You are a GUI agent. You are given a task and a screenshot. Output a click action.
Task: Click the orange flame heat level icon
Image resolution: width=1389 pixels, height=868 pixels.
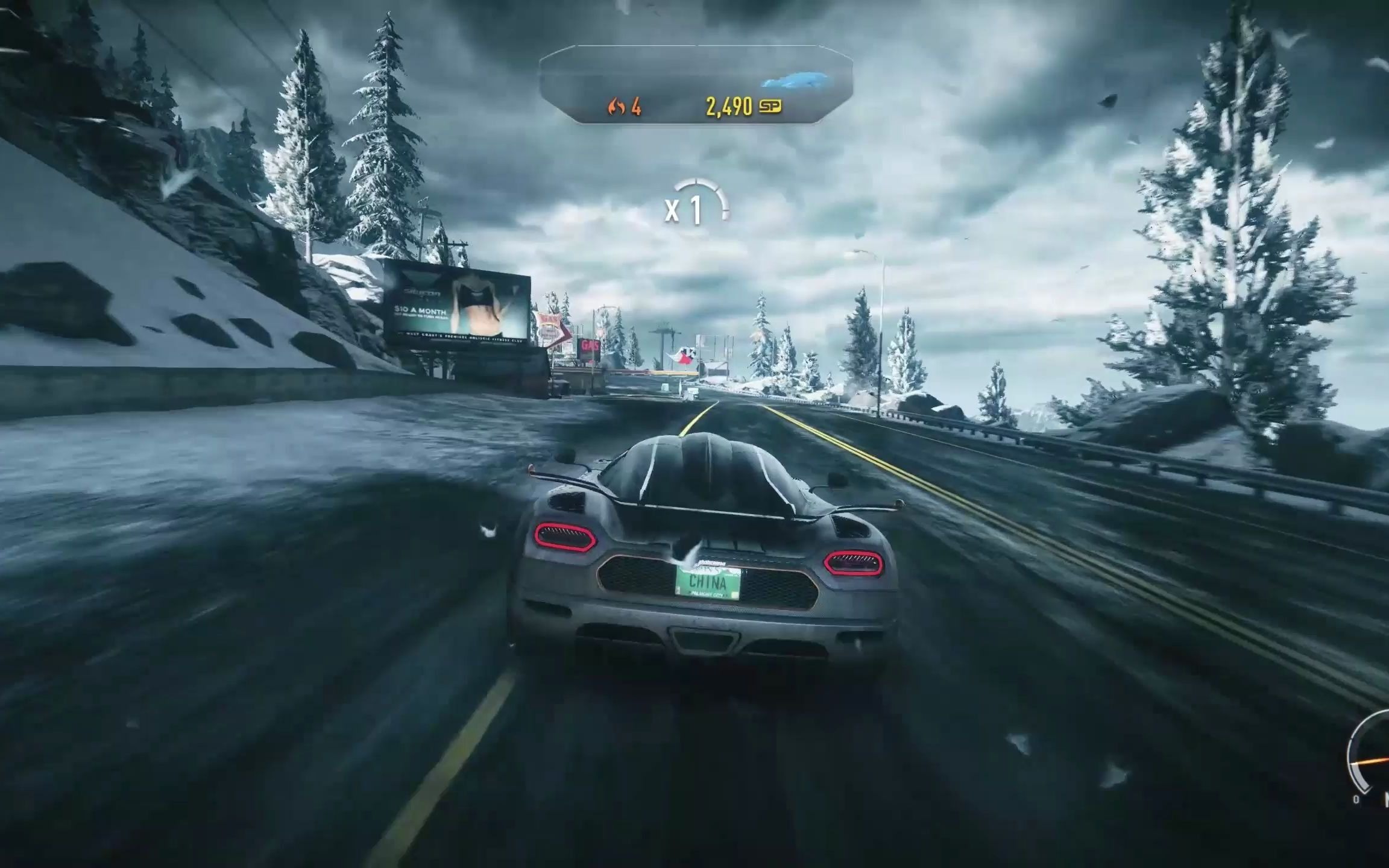click(x=616, y=108)
